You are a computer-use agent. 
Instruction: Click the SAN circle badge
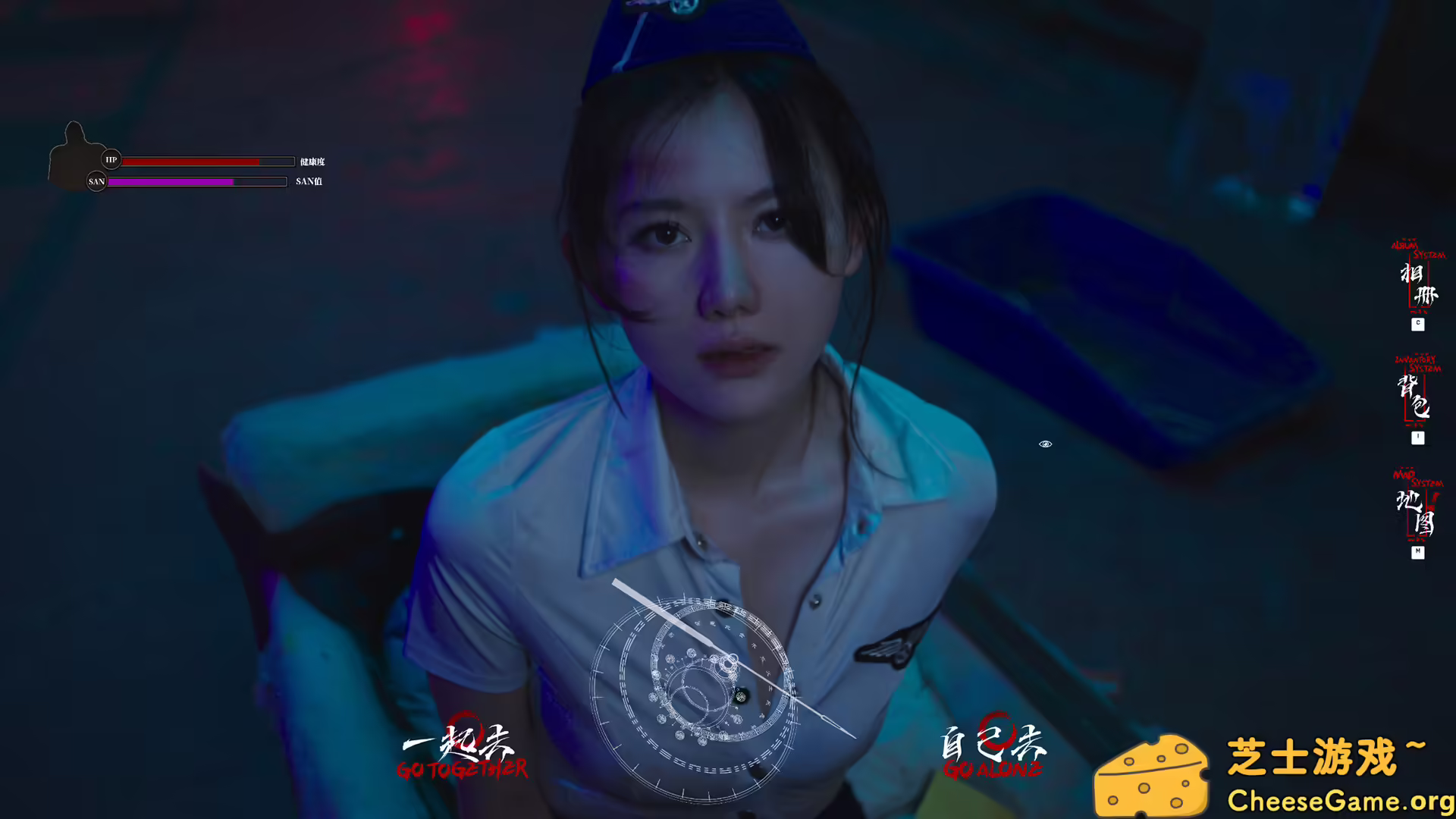[96, 182]
